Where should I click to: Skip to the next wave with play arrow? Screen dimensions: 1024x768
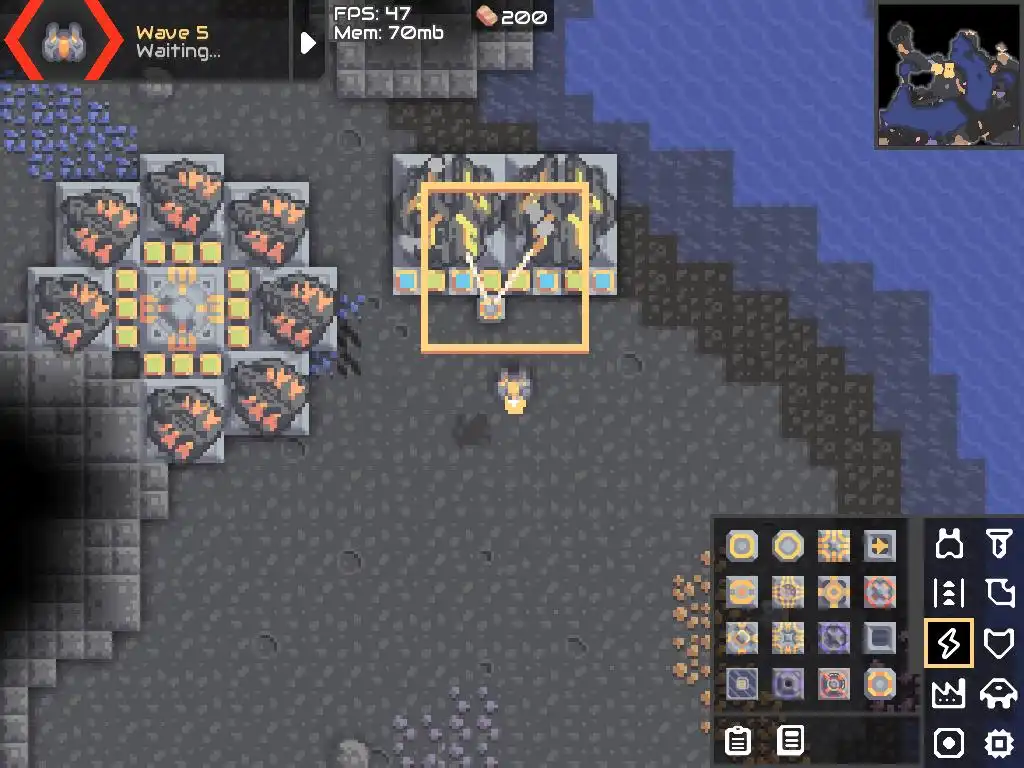(x=308, y=42)
